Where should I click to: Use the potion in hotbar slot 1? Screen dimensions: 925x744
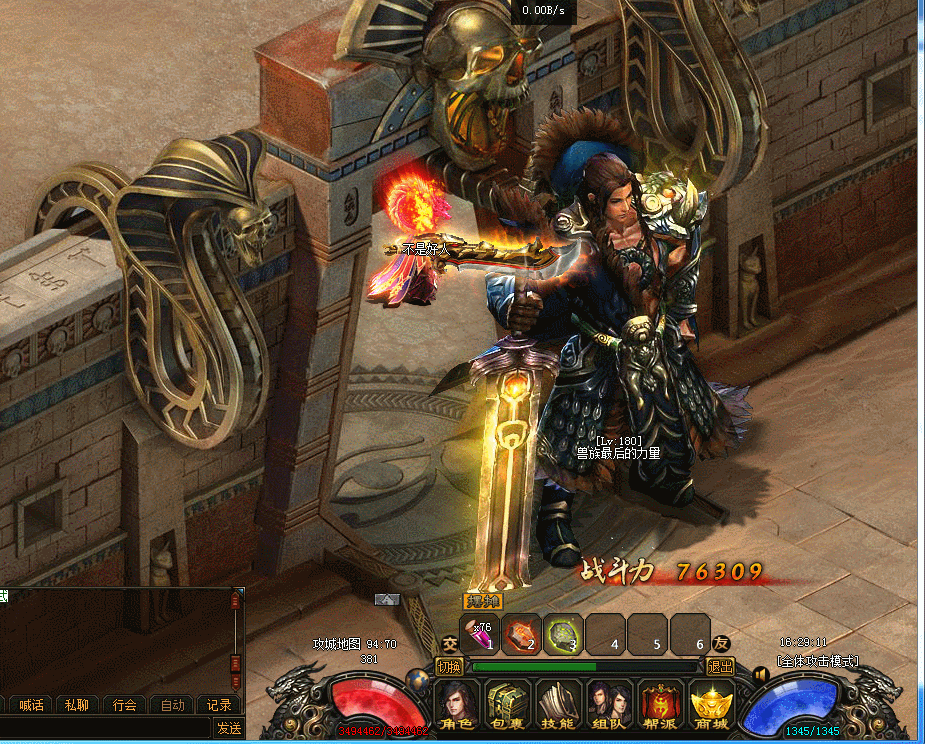point(480,633)
